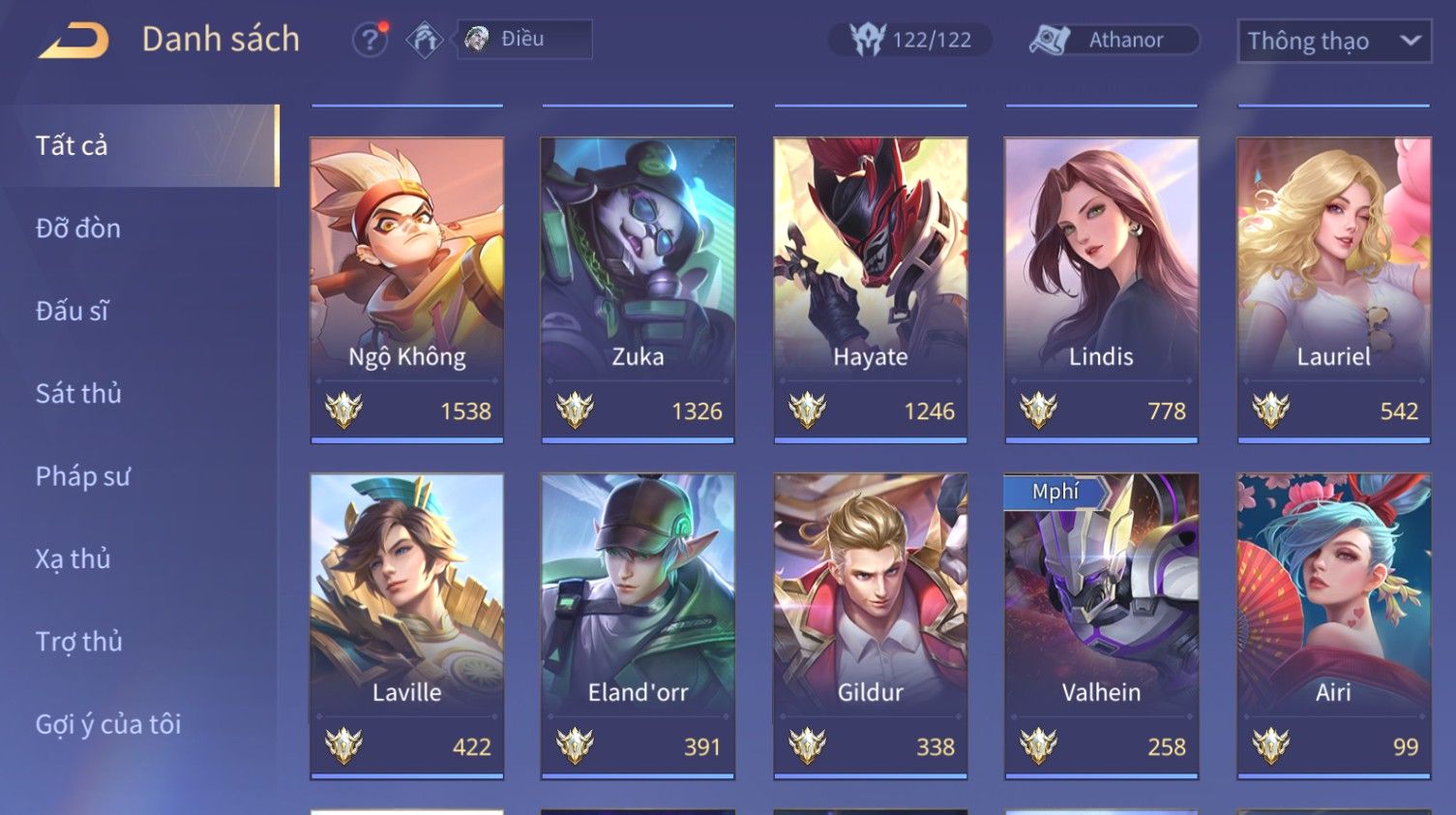1456x815 pixels.
Task: Switch to Pháp sư heroes
Action: [82, 476]
